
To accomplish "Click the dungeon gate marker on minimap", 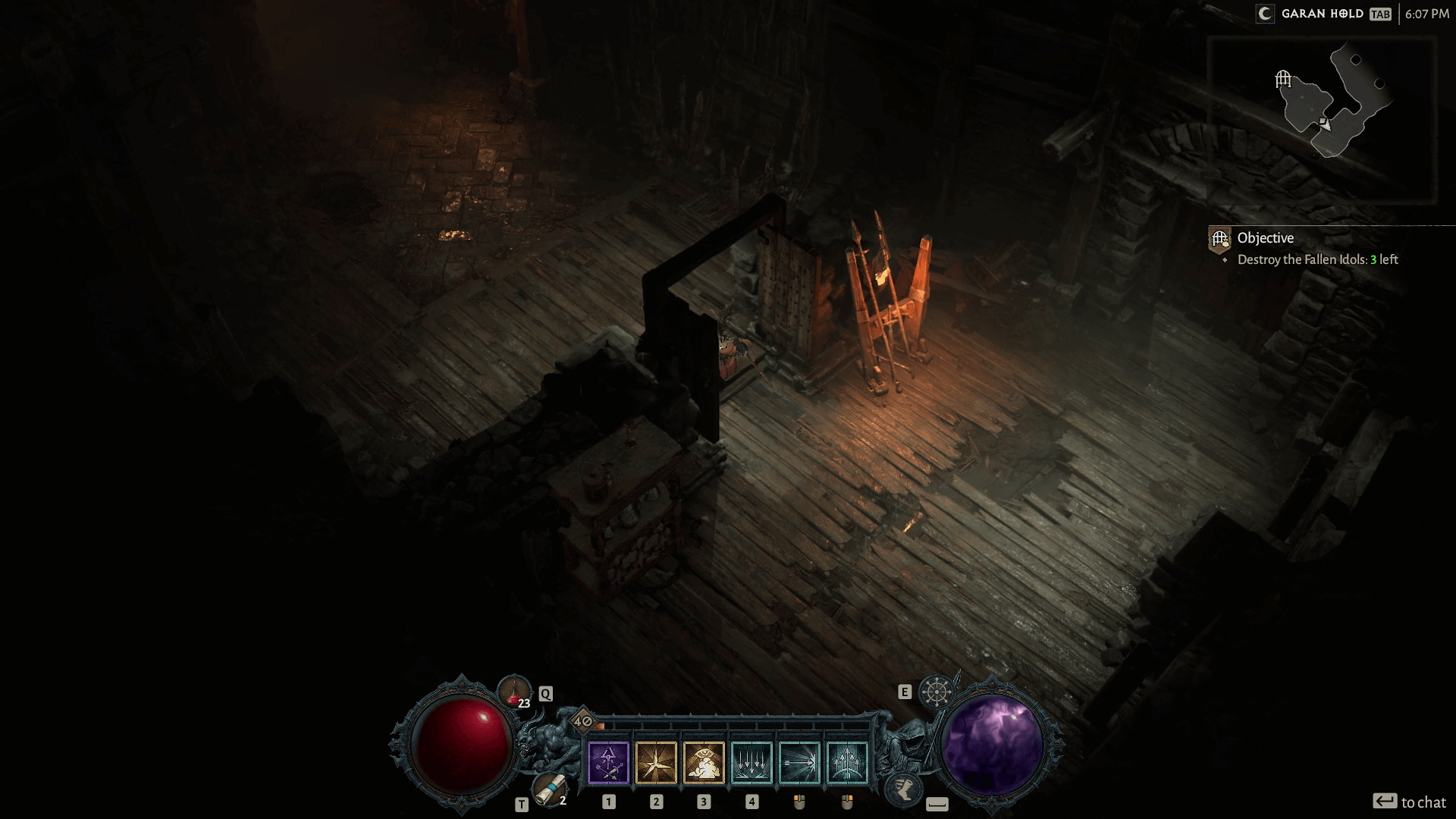I will [1283, 78].
